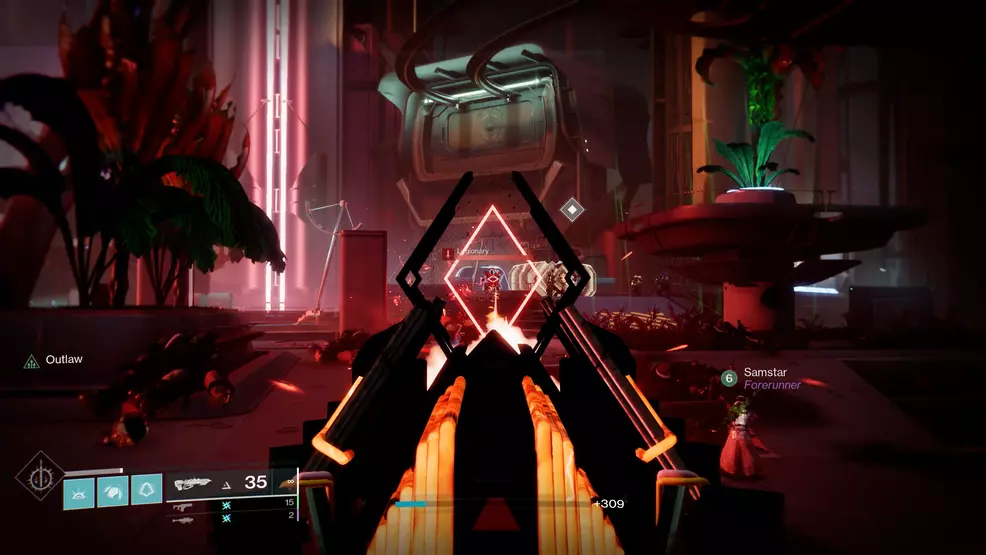Click the Outlaw perk buff icon
Viewport: 986px width, 555px height.
31,360
